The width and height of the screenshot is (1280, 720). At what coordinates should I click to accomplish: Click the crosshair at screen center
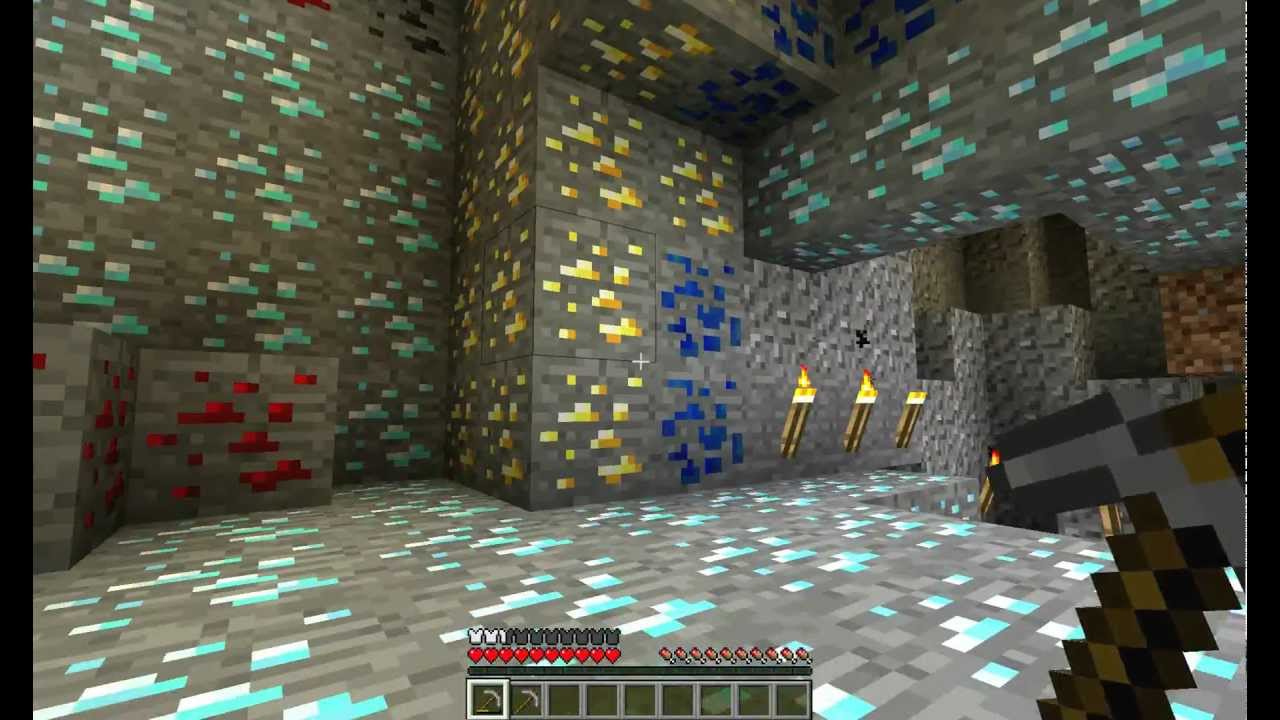(640, 360)
